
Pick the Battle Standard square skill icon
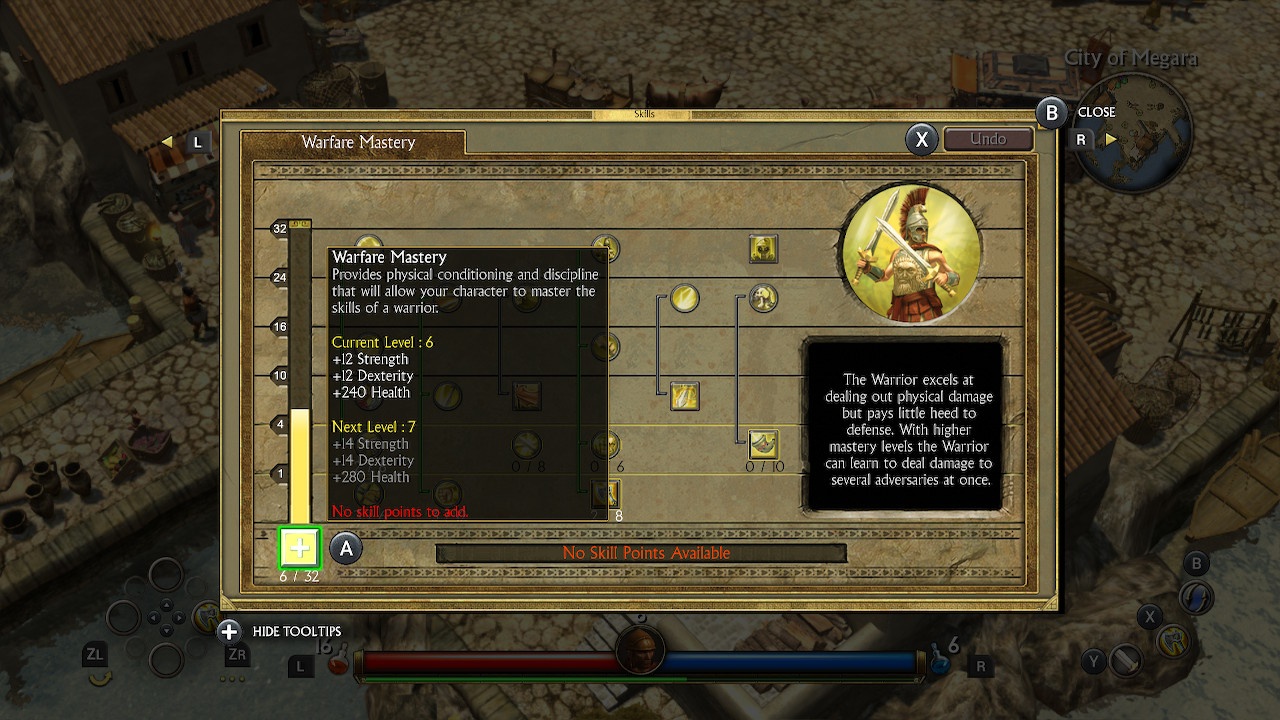pyautogui.click(x=684, y=396)
